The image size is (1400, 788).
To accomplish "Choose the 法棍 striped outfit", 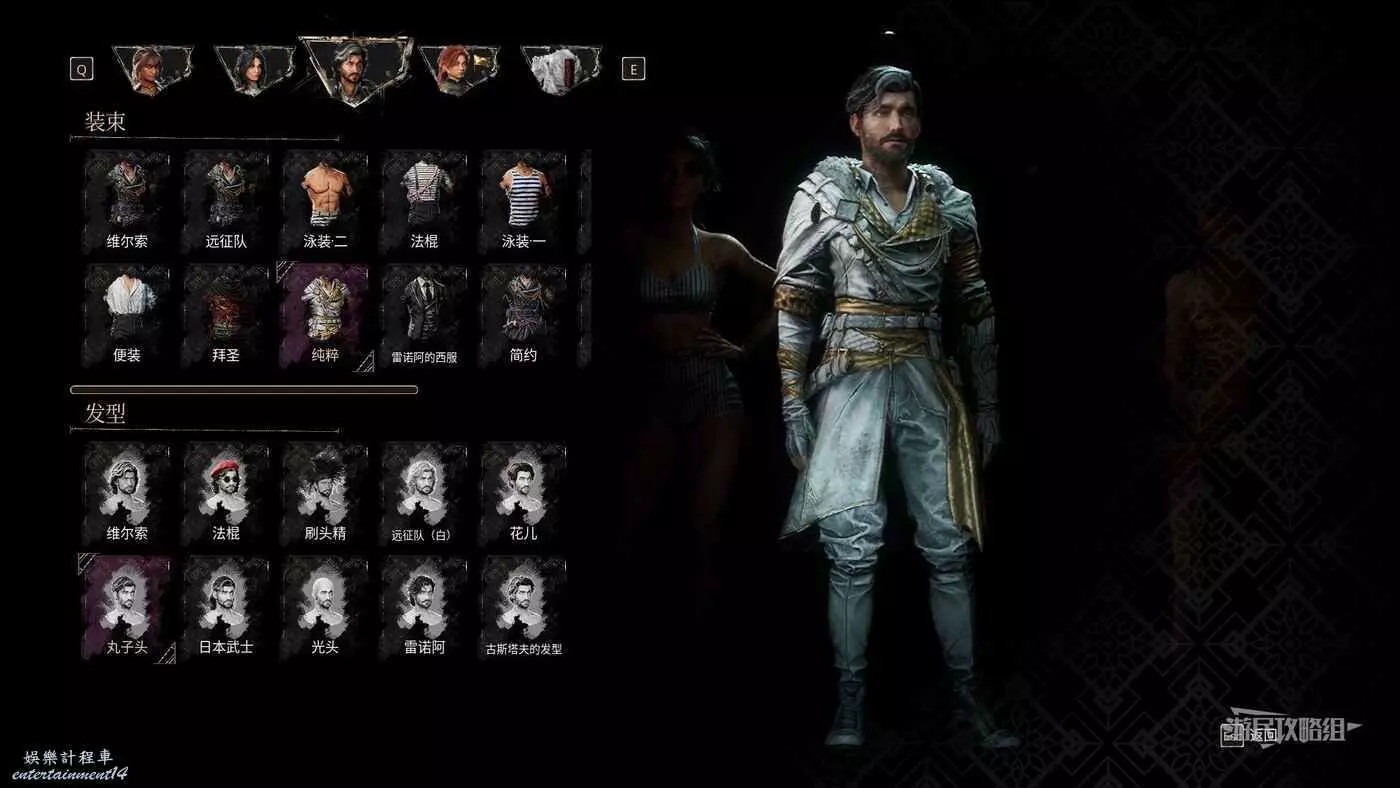I will coord(424,201).
